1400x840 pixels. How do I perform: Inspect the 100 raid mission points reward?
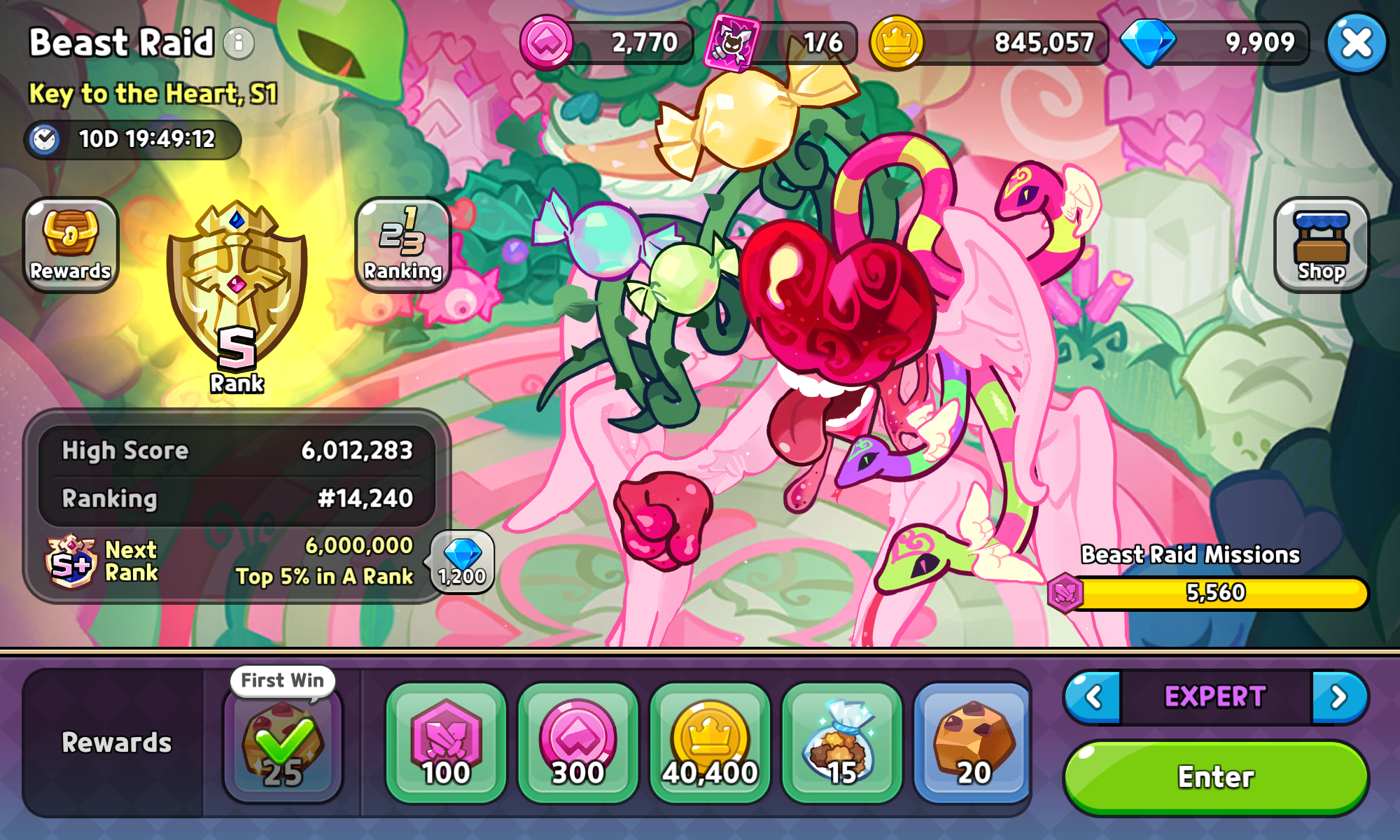pos(446,743)
